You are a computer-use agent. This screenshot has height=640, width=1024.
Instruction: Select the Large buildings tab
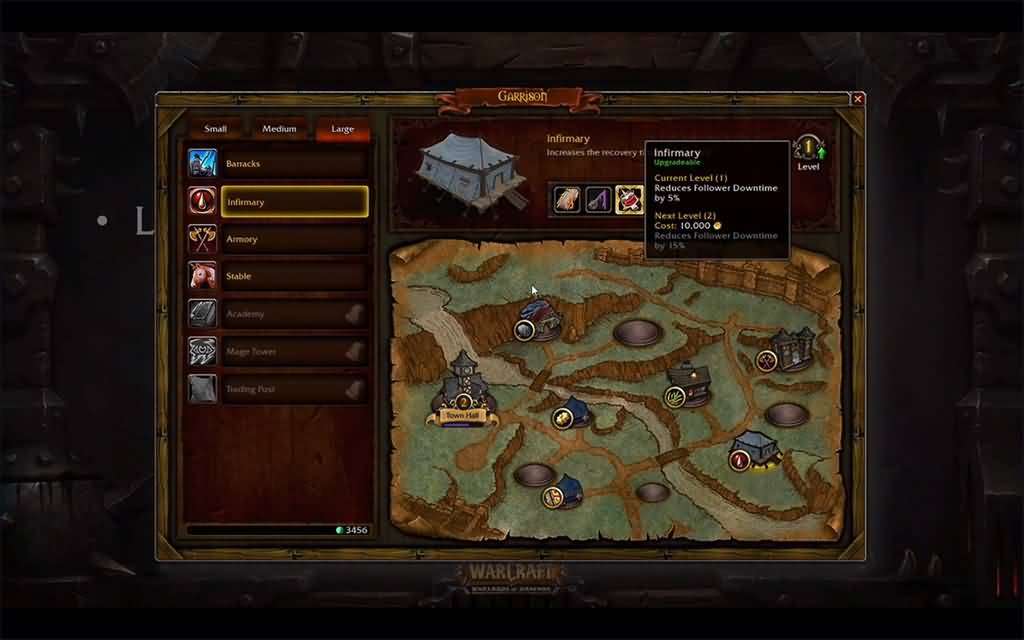point(343,129)
